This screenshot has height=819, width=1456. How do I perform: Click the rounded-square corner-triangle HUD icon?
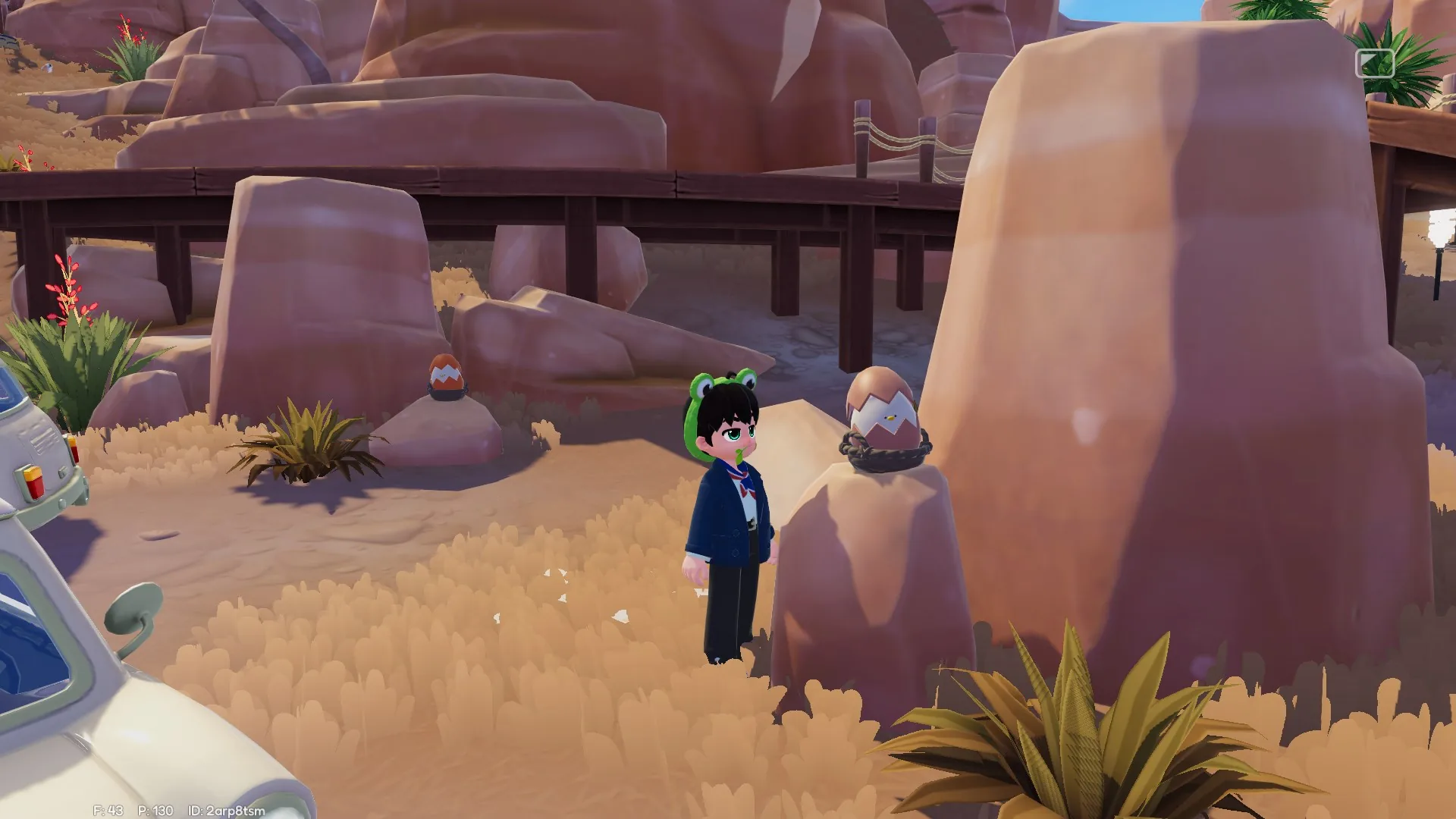pos(1375,64)
